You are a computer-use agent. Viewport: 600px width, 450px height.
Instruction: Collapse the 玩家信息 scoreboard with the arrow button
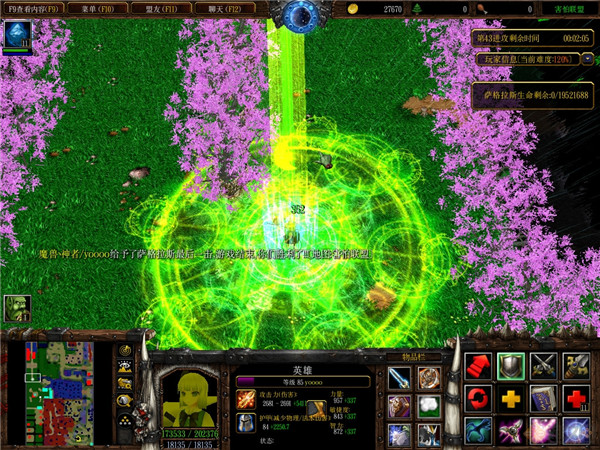tap(585, 58)
